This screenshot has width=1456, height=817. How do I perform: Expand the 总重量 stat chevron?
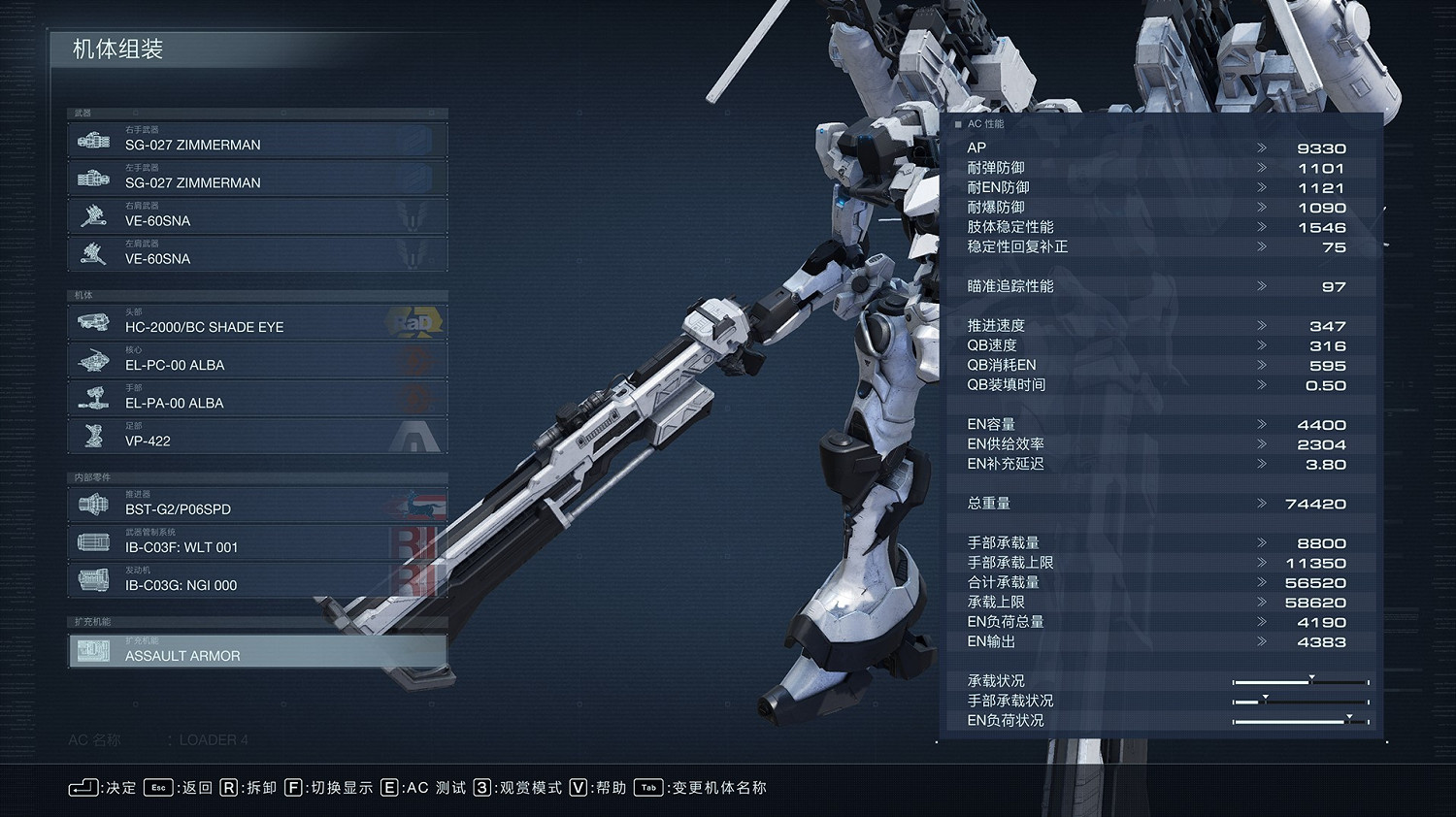tap(1264, 504)
